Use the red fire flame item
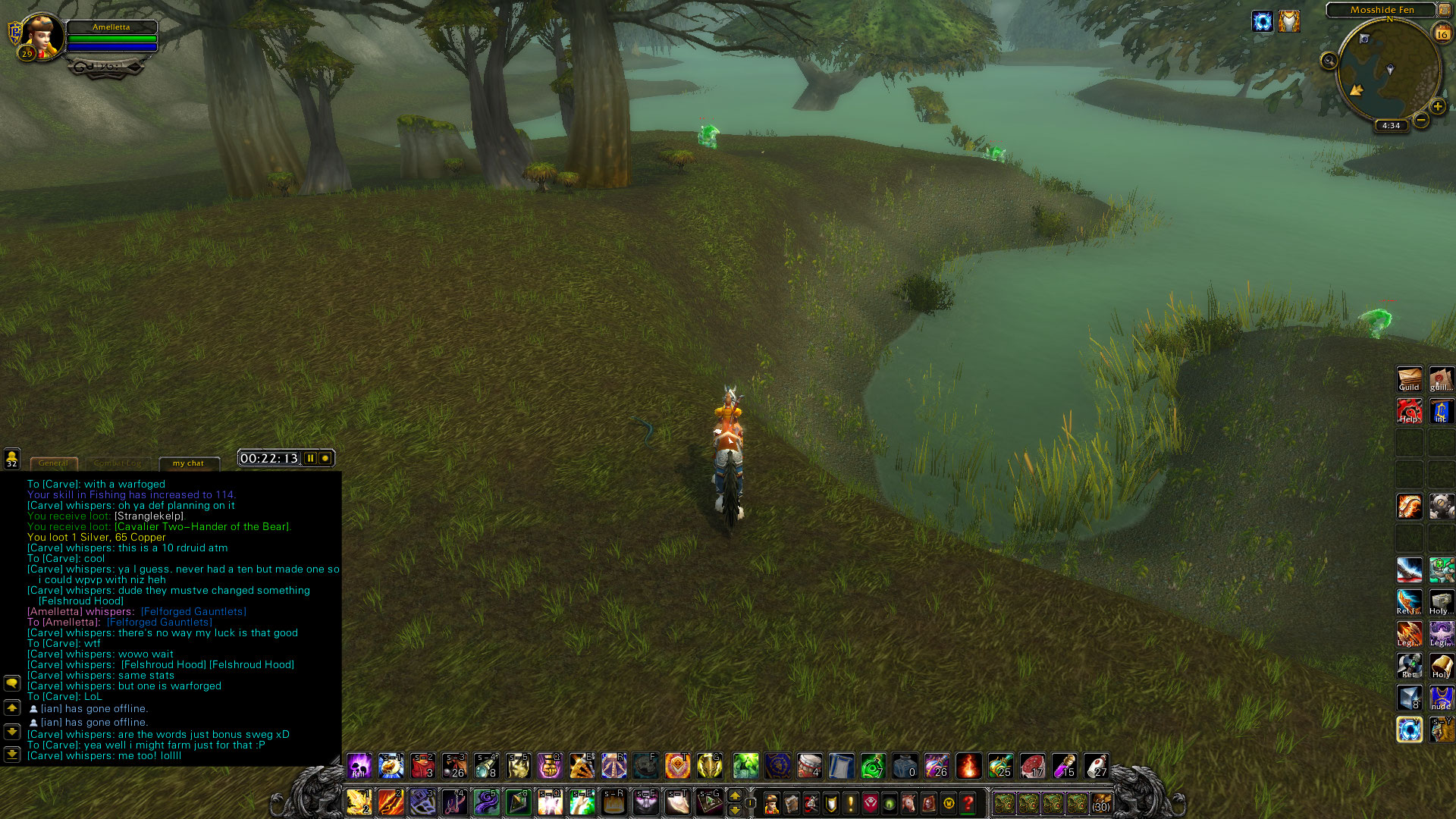 pyautogui.click(x=968, y=766)
